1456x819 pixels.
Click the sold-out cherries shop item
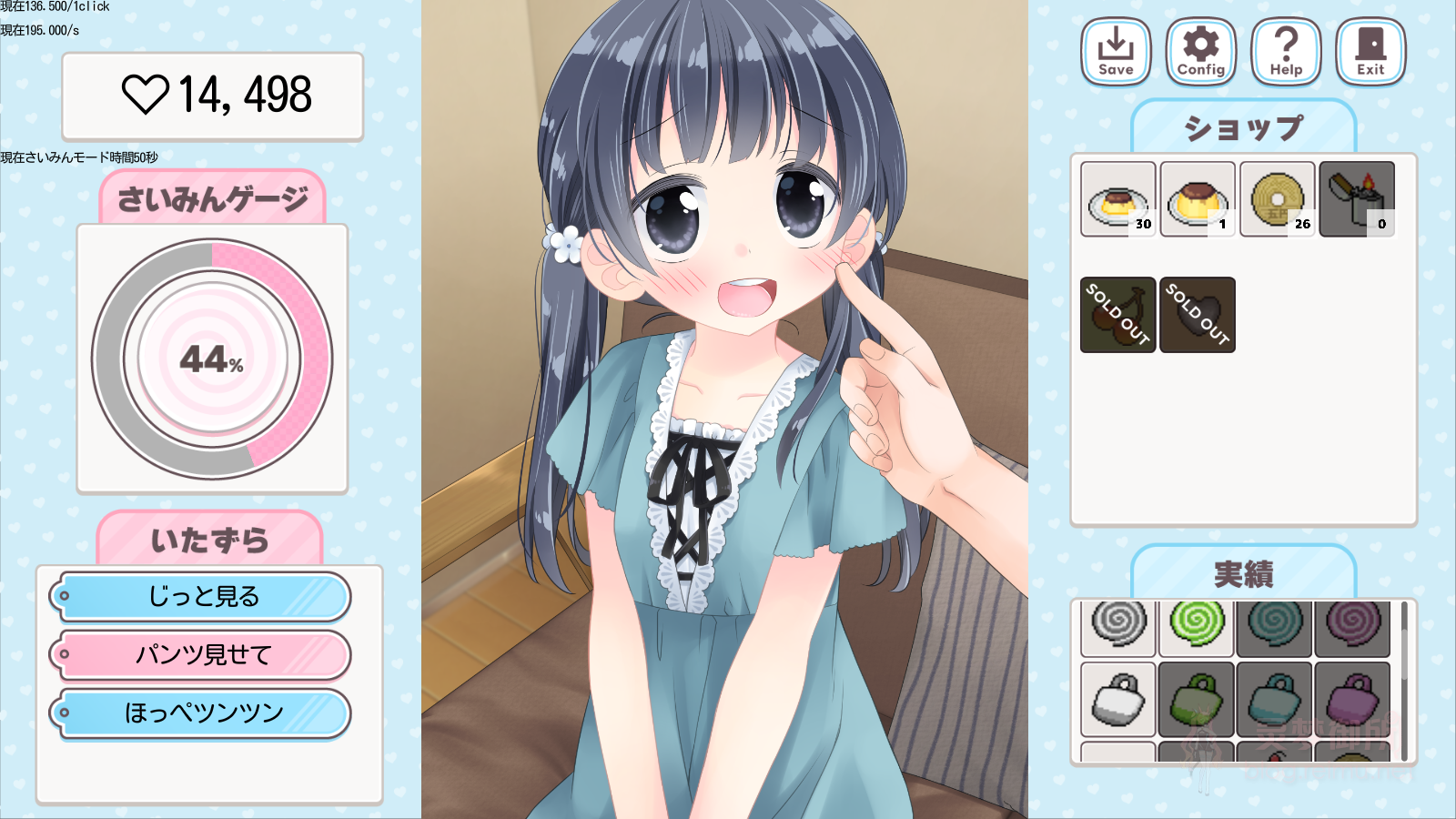click(x=1117, y=314)
